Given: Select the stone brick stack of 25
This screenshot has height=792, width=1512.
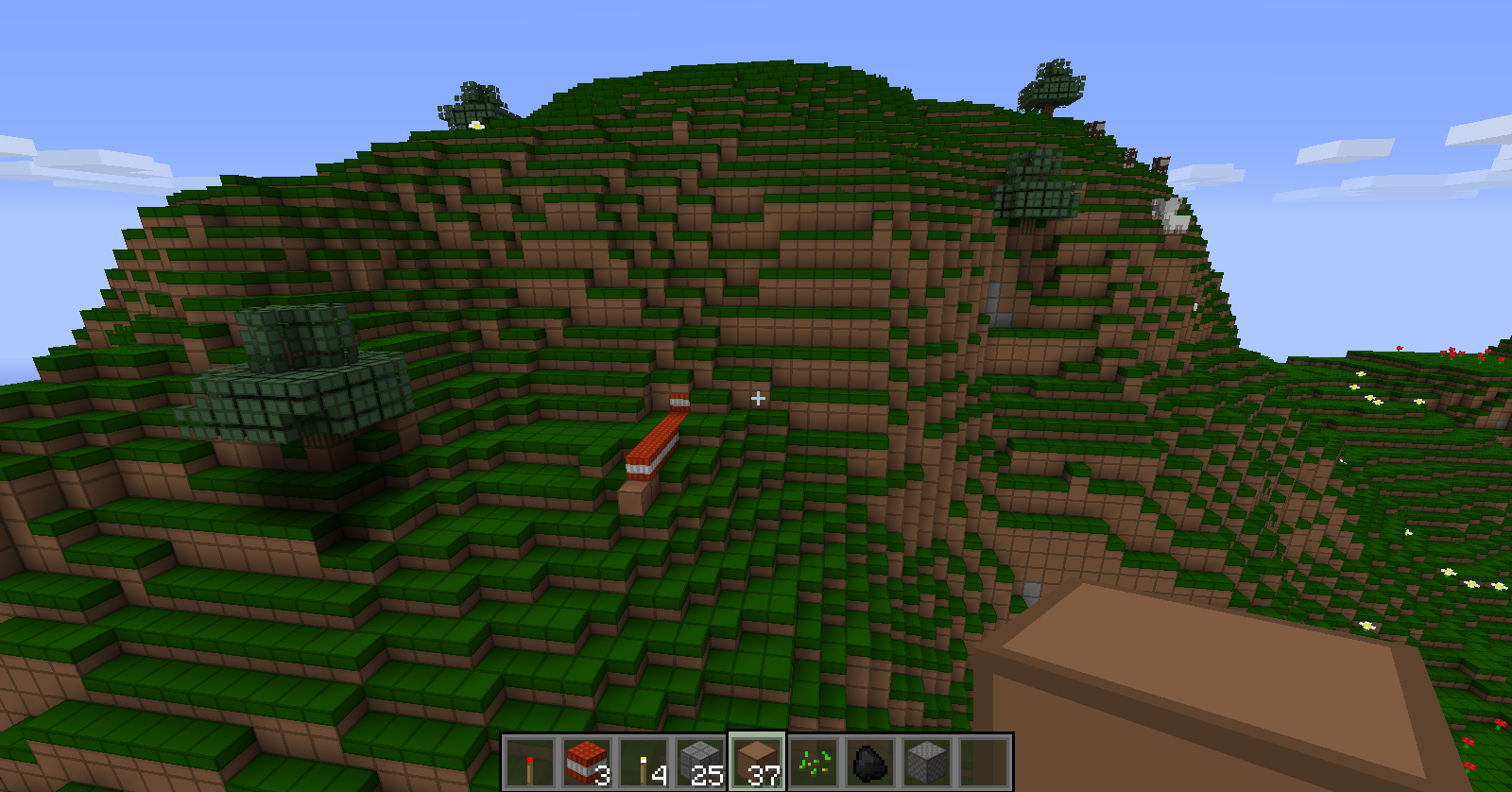Looking at the screenshot, I should 700,763.
